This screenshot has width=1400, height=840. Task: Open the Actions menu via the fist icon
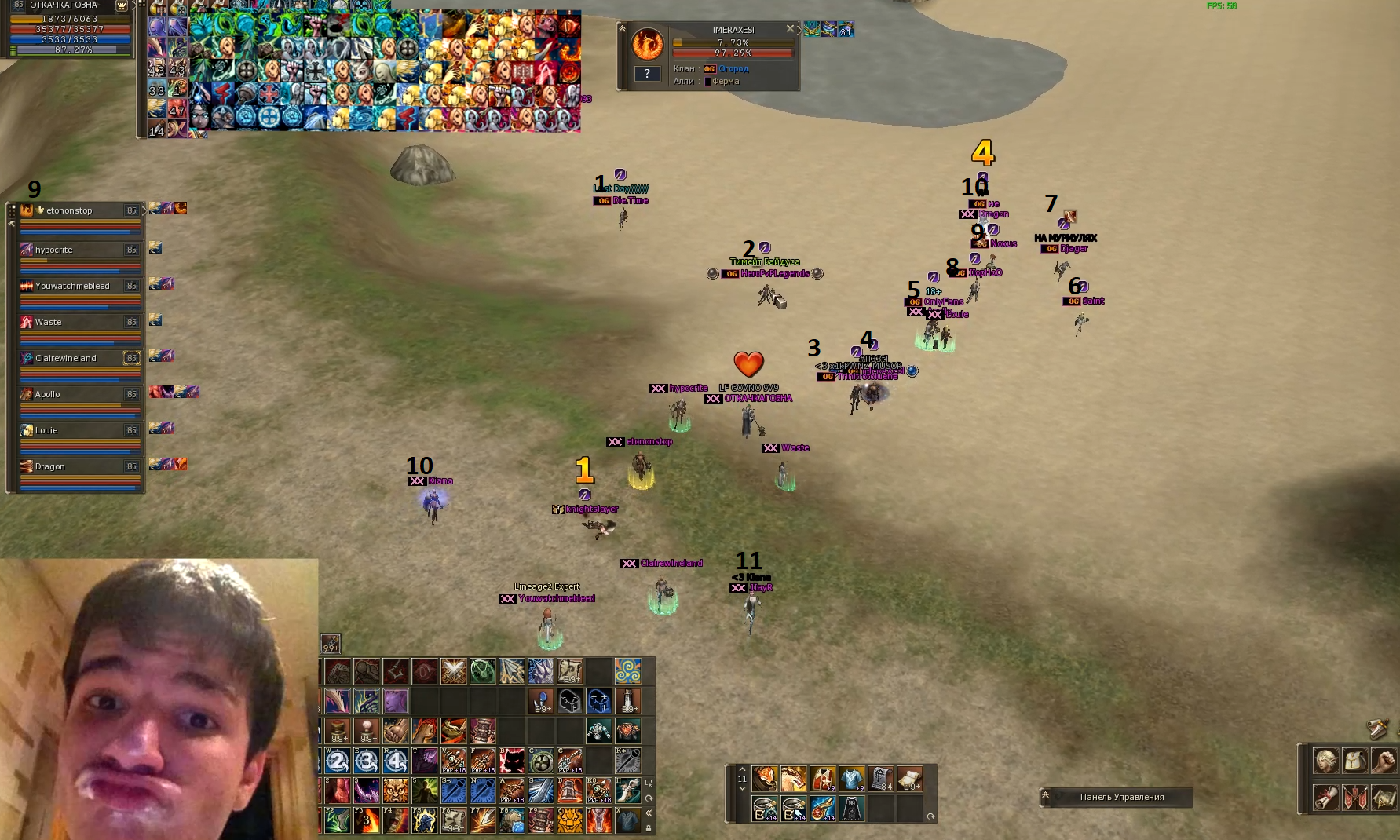pos(1383,761)
